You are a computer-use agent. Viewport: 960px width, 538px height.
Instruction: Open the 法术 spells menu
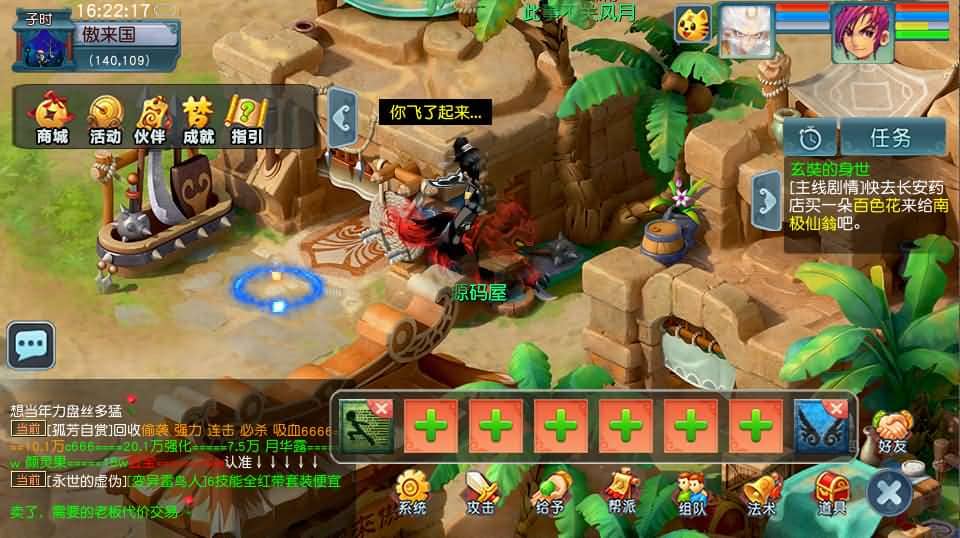(761, 492)
